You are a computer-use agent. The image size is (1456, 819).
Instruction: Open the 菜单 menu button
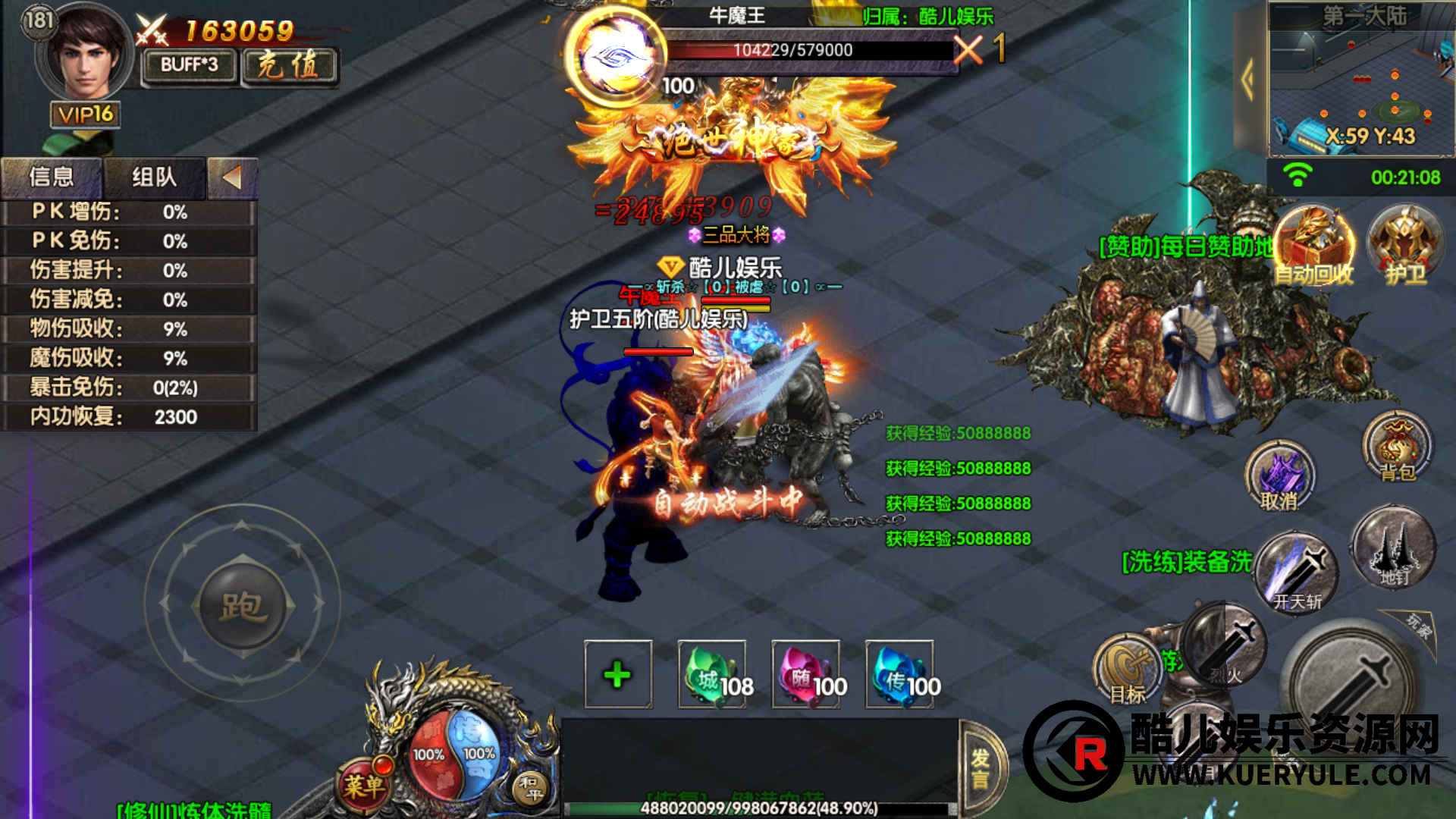click(x=365, y=785)
